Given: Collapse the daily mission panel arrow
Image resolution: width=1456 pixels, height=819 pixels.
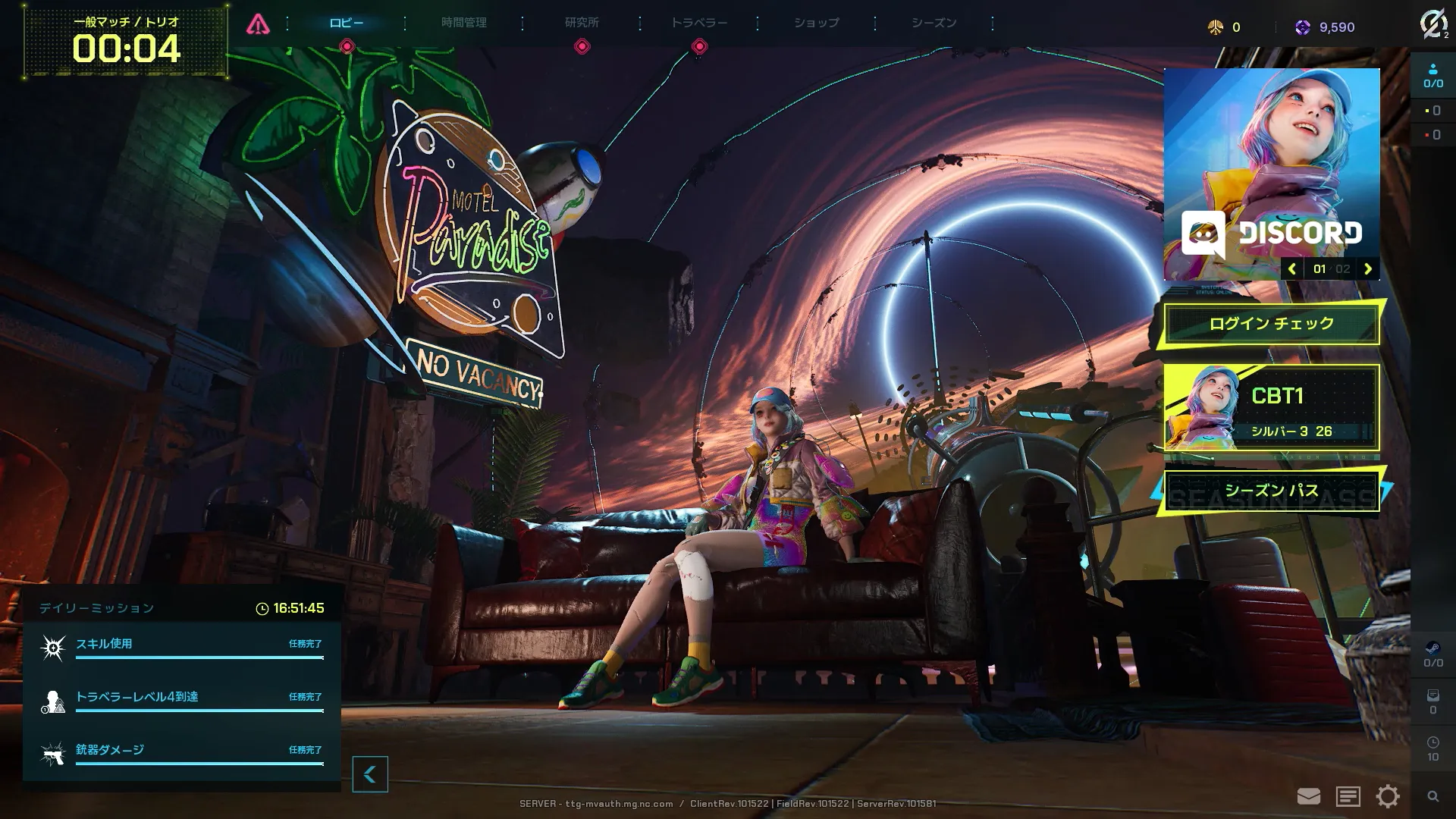Looking at the screenshot, I should click(x=370, y=774).
